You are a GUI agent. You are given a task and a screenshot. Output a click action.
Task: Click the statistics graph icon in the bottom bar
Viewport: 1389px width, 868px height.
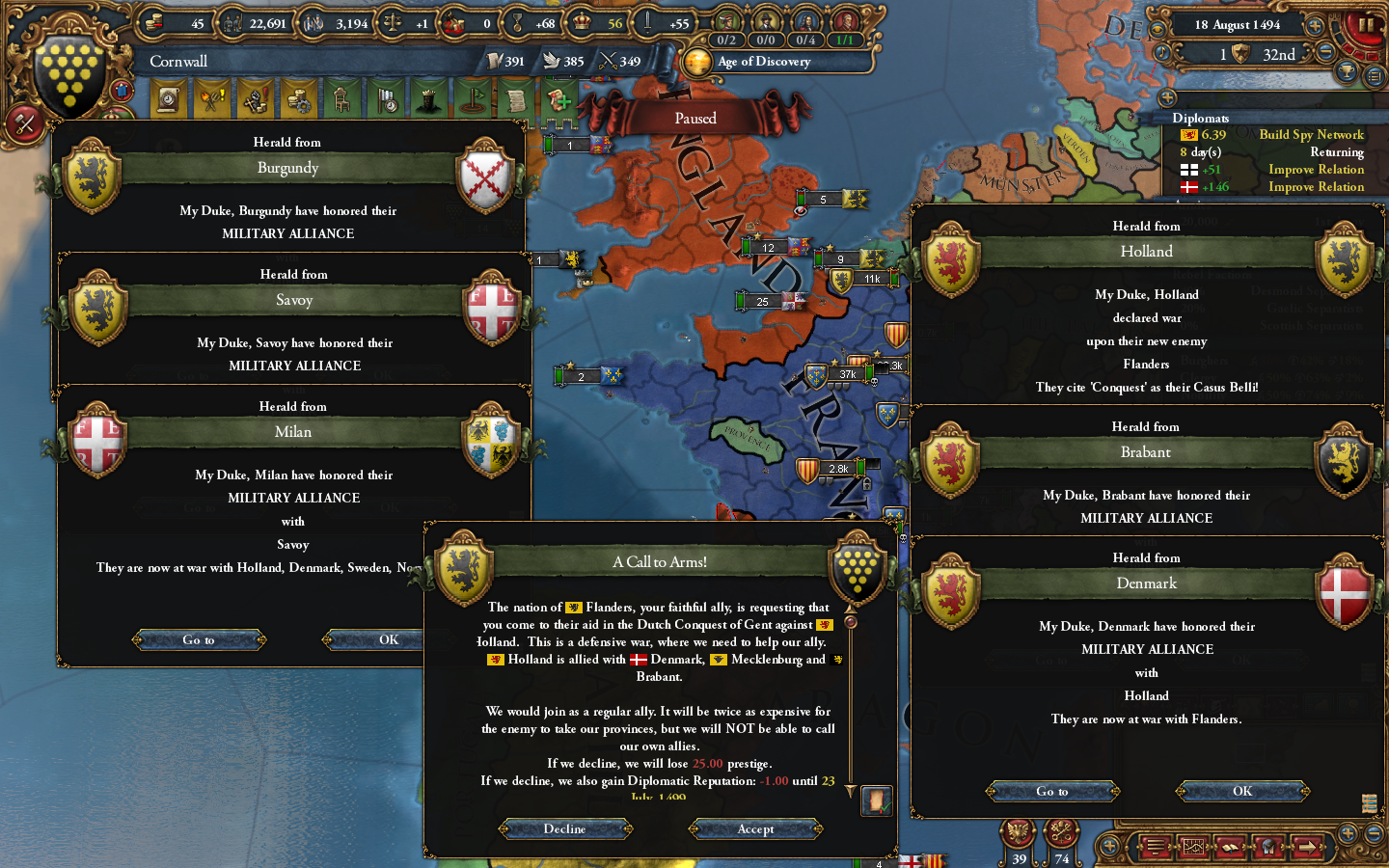(x=1195, y=846)
